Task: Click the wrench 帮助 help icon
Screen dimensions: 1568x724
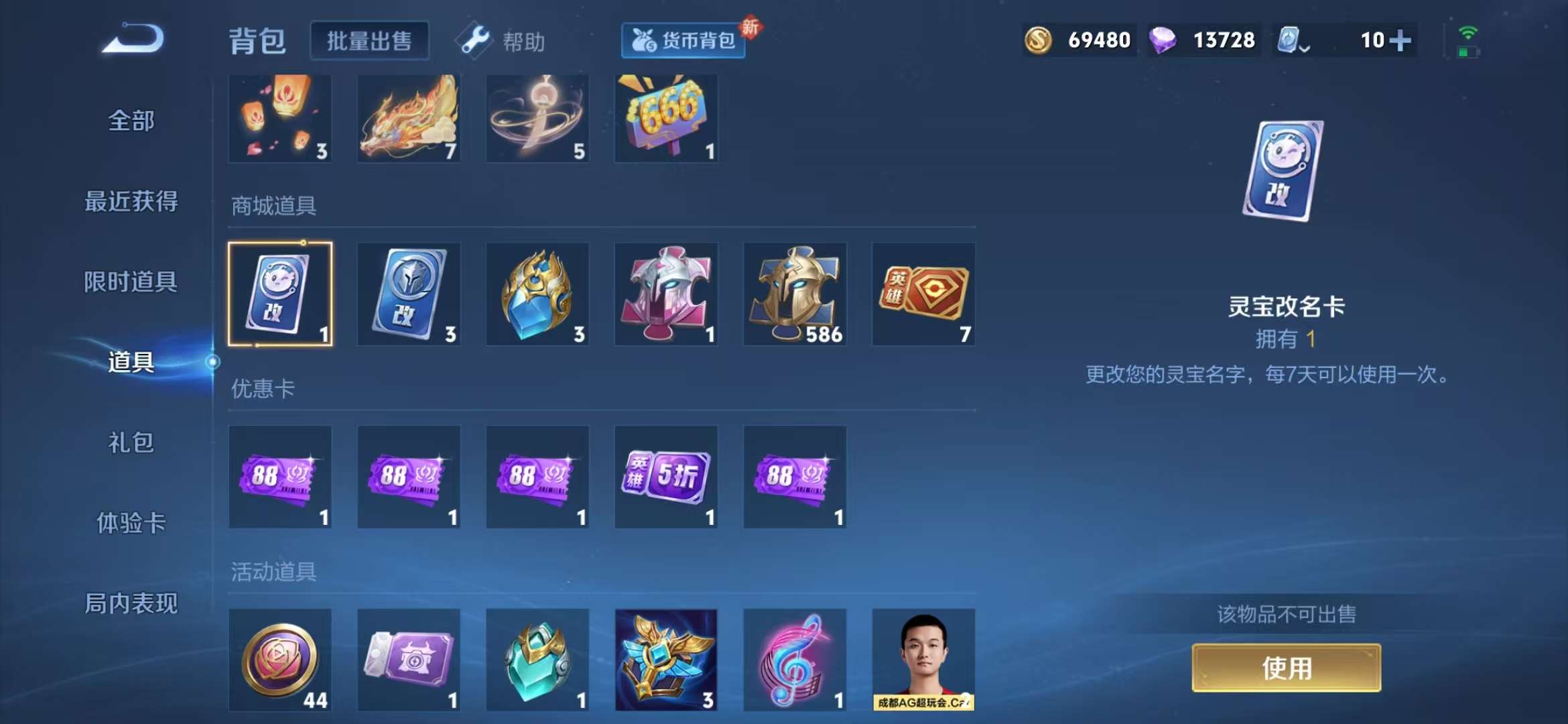Action: pos(473,40)
